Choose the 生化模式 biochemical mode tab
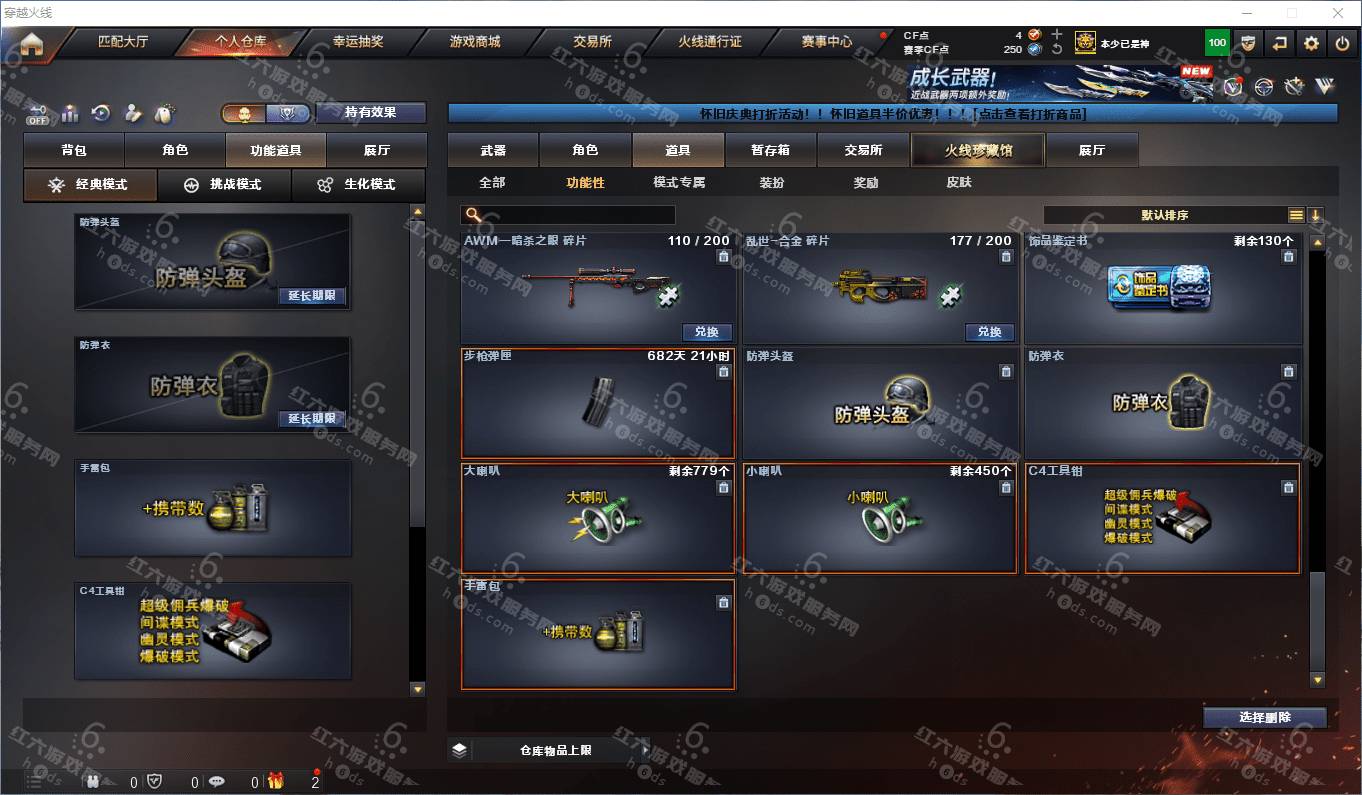This screenshot has width=1362, height=795. [358, 185]
